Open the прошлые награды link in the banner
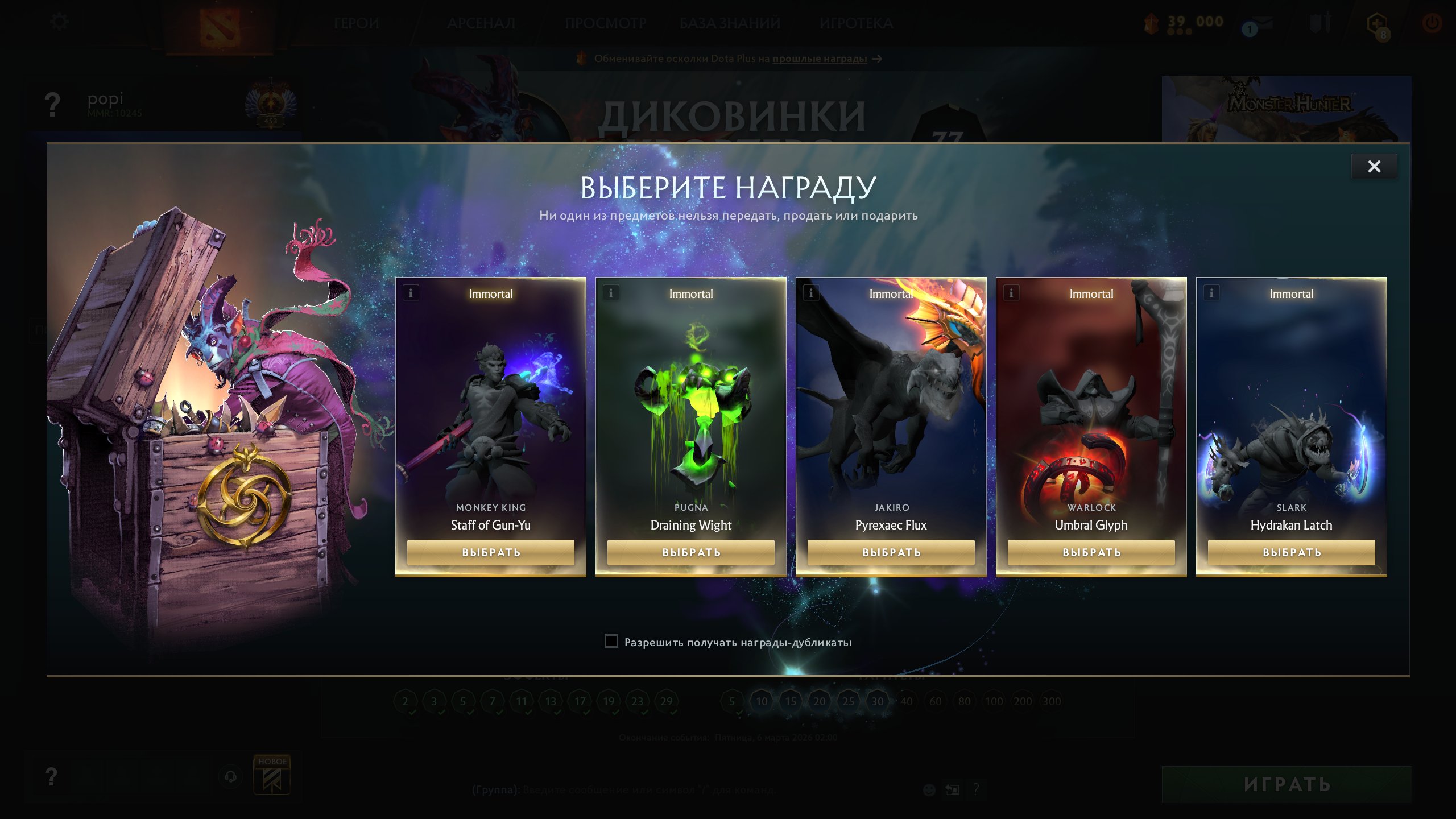The image size is (1456, 819). [817, 59]
